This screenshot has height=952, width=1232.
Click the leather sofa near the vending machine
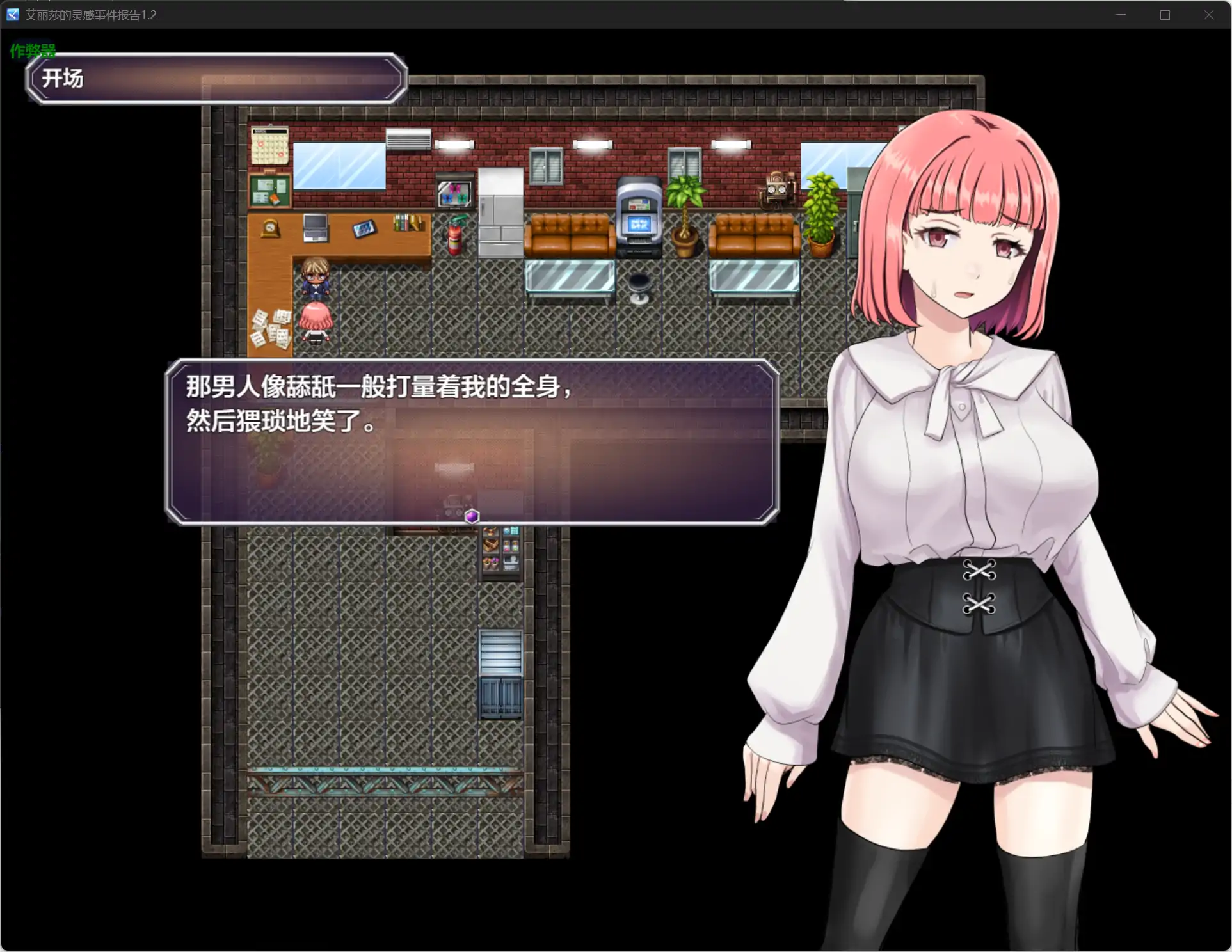(570, 235)
